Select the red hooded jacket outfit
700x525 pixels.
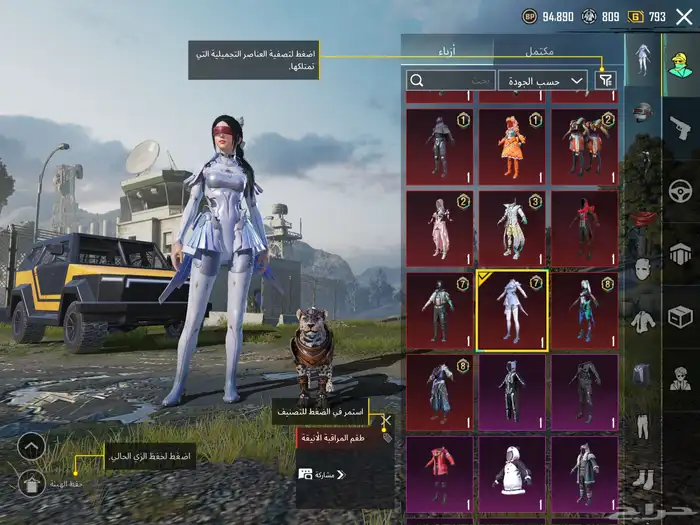(440, 474)
